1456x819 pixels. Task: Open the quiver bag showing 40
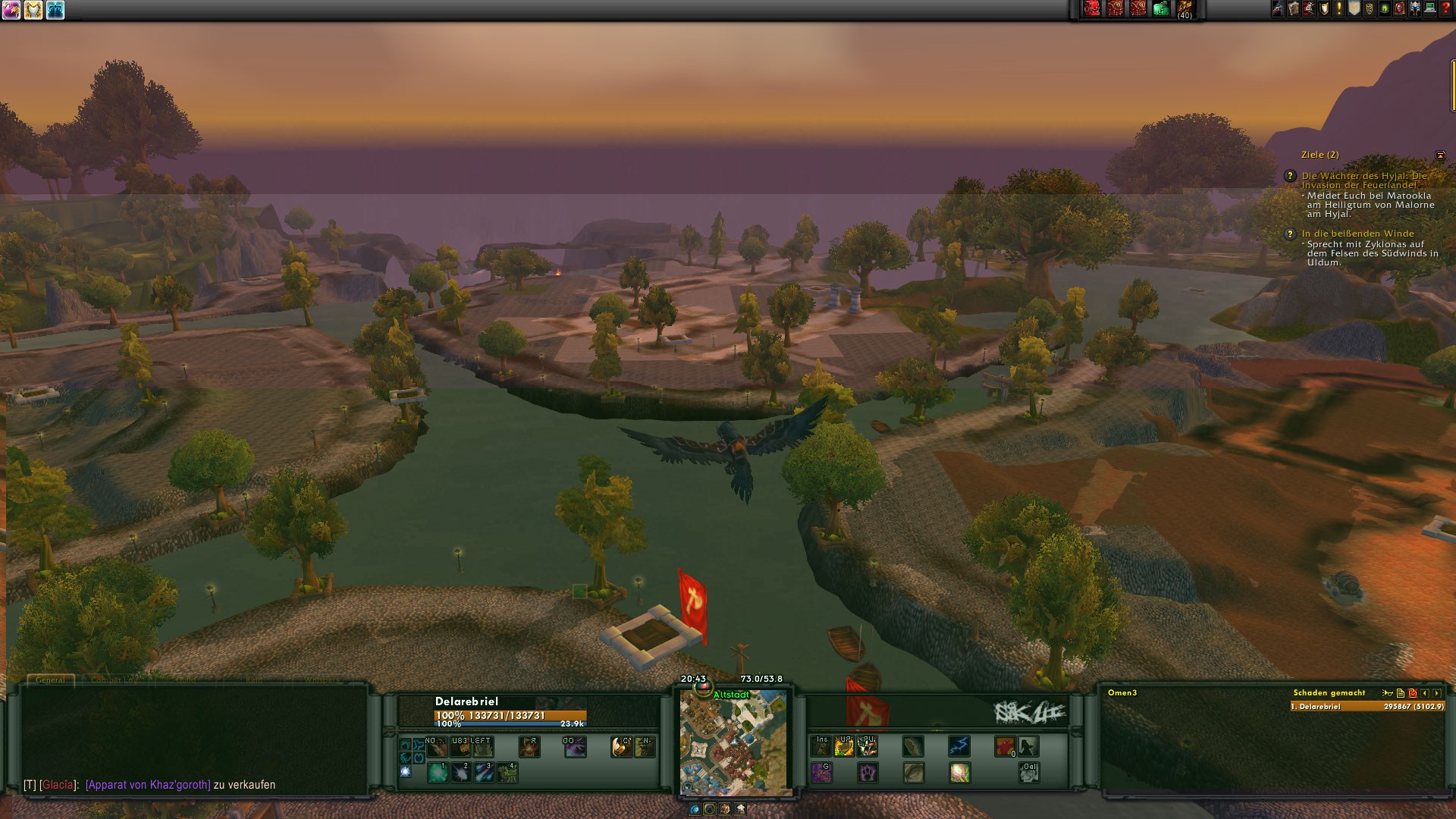pos(1185,9)
